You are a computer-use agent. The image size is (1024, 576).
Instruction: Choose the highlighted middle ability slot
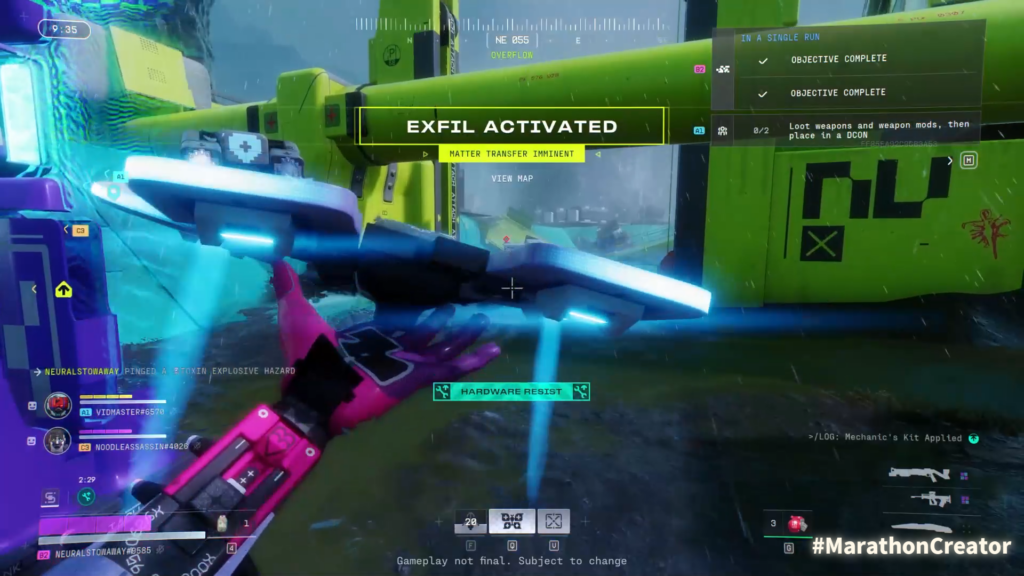click(x=512, y=521)
